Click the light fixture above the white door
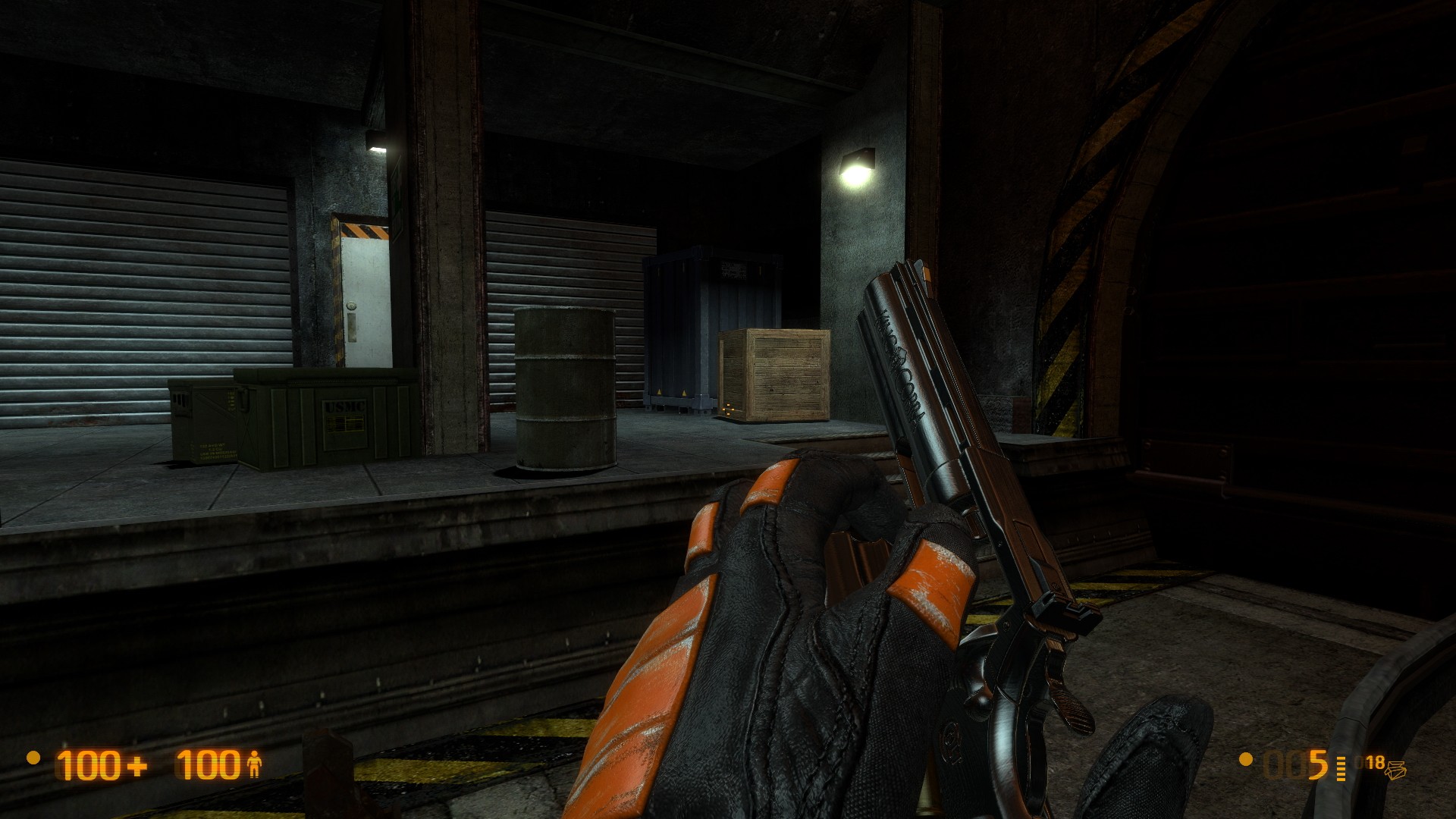The width and height of the screenshot is (1456, 819). point(377,143)
